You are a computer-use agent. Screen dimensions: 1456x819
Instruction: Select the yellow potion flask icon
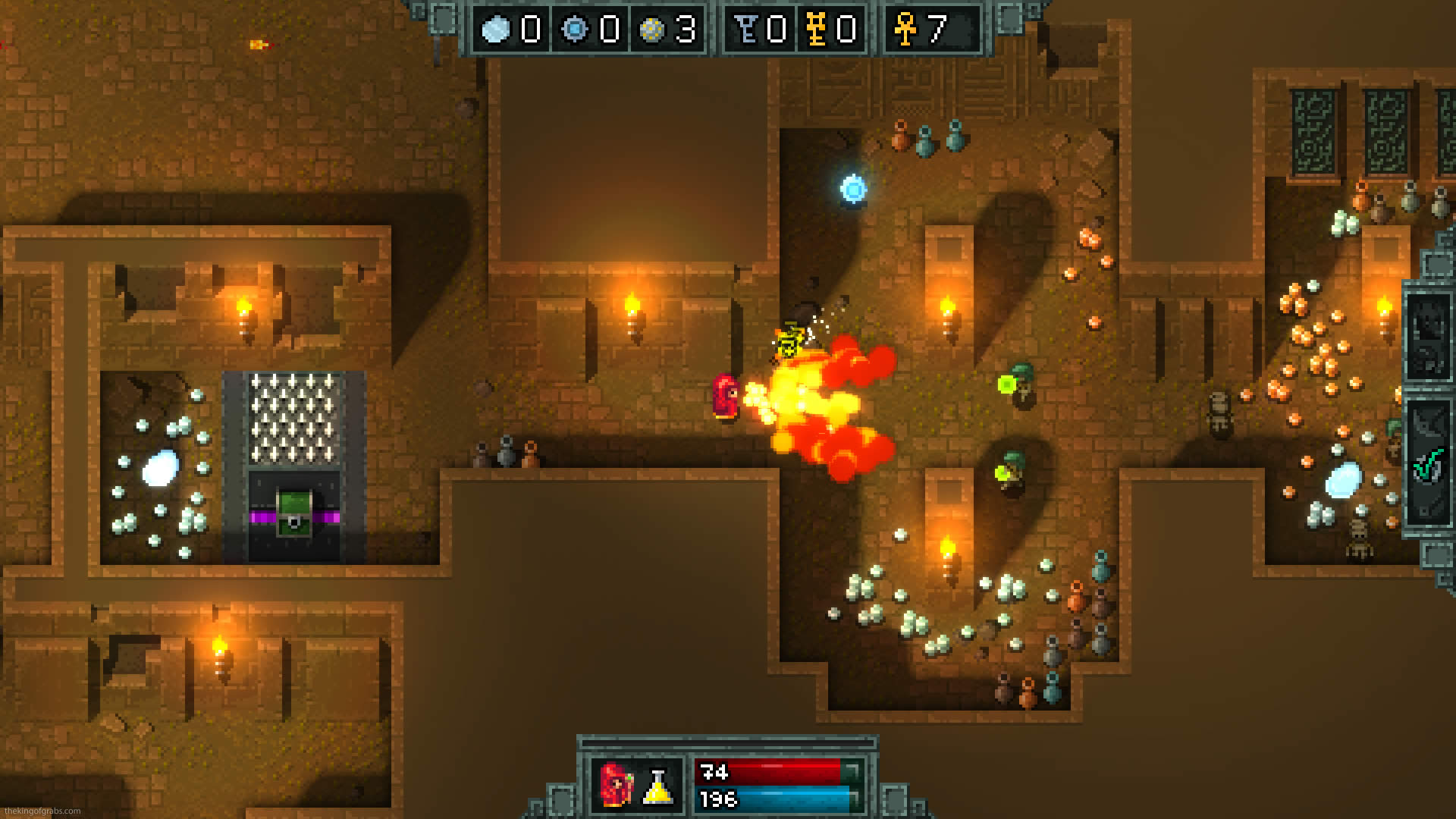pos(658,787)
